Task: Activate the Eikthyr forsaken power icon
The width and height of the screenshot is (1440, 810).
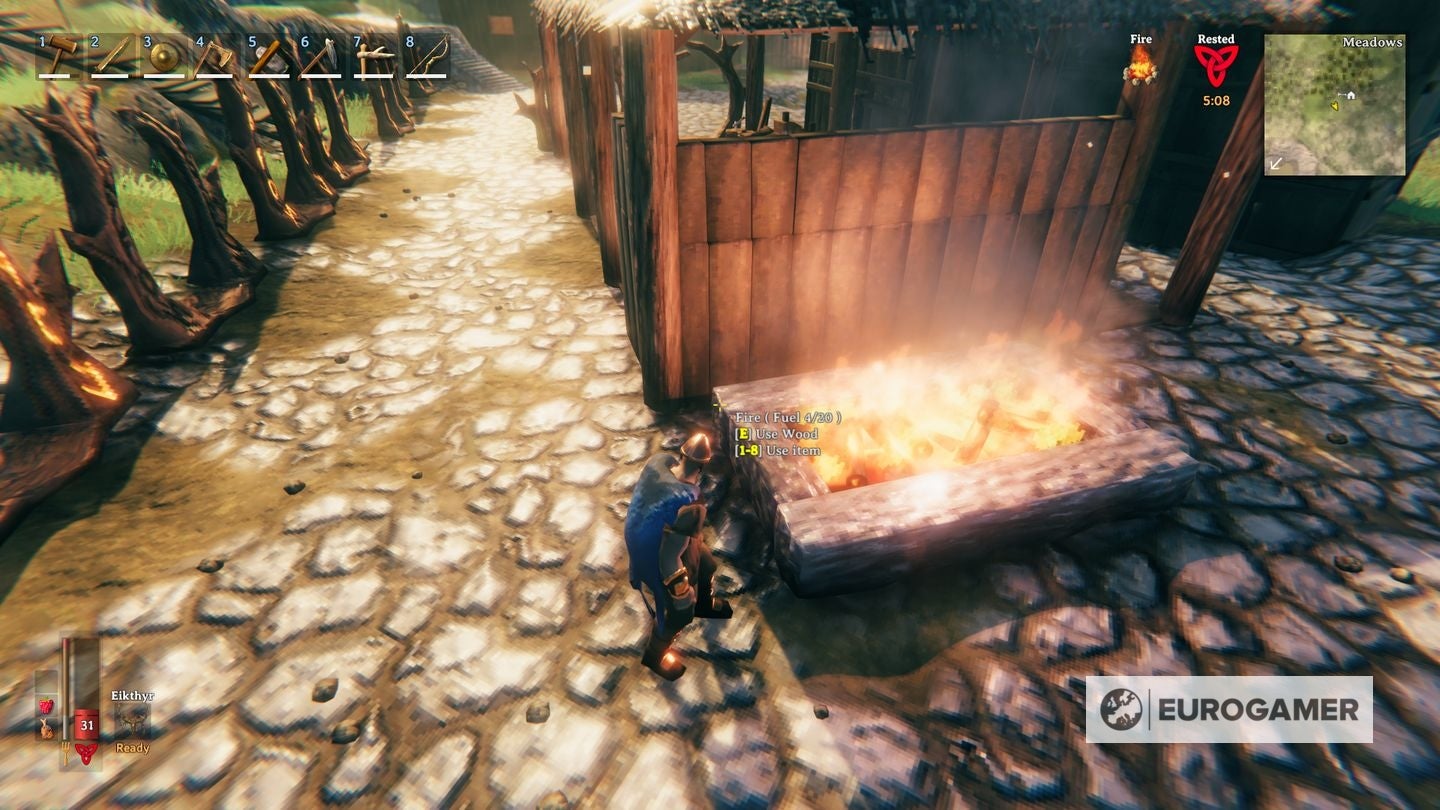Action: coord(131,718)
